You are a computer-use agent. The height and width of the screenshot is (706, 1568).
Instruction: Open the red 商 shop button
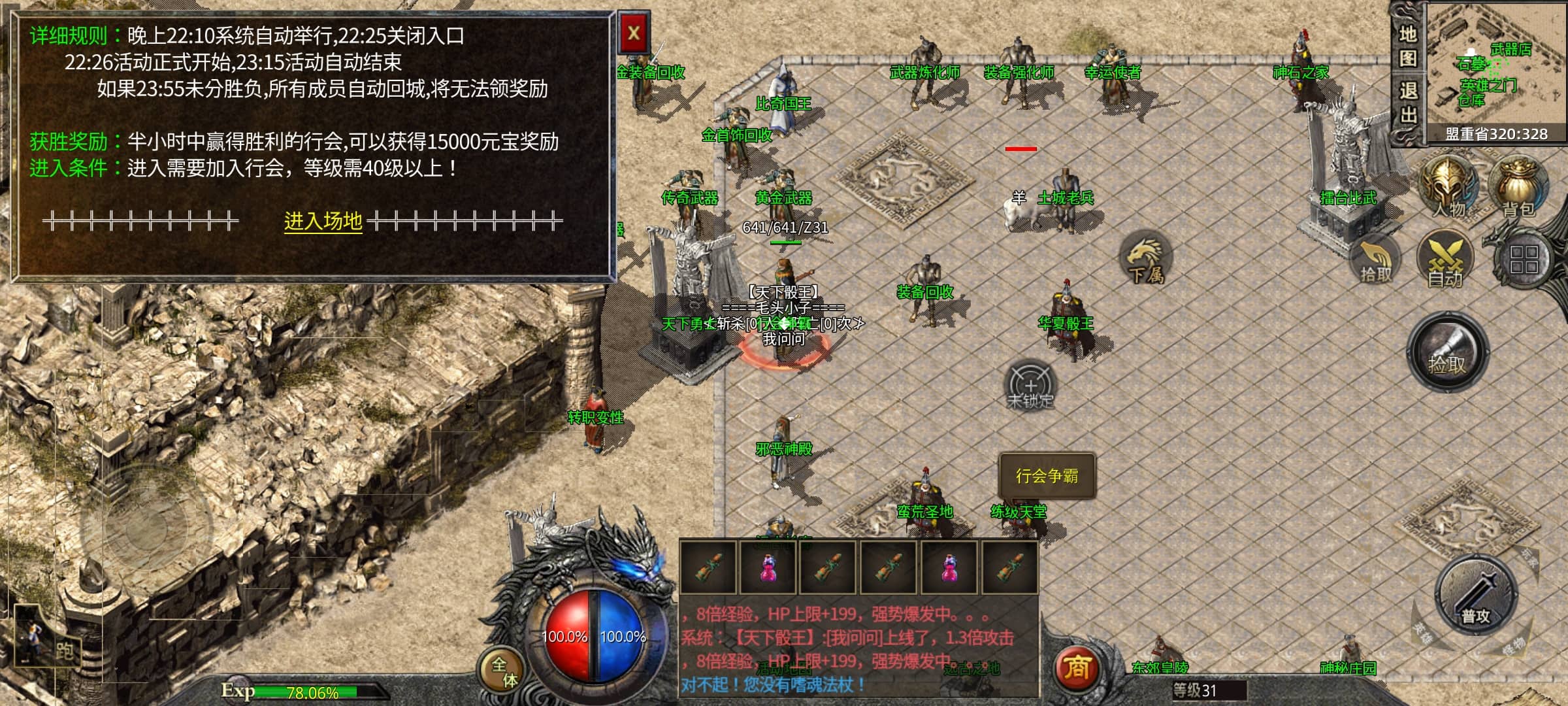pos(1077,668)
